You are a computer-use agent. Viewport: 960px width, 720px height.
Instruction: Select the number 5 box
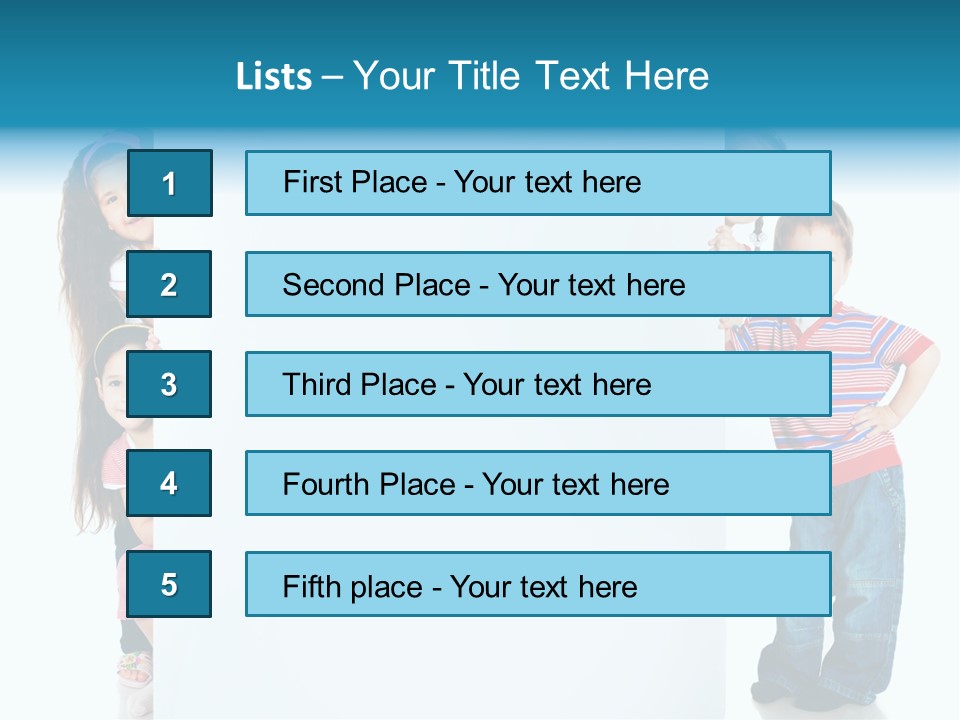click(169, 584)
